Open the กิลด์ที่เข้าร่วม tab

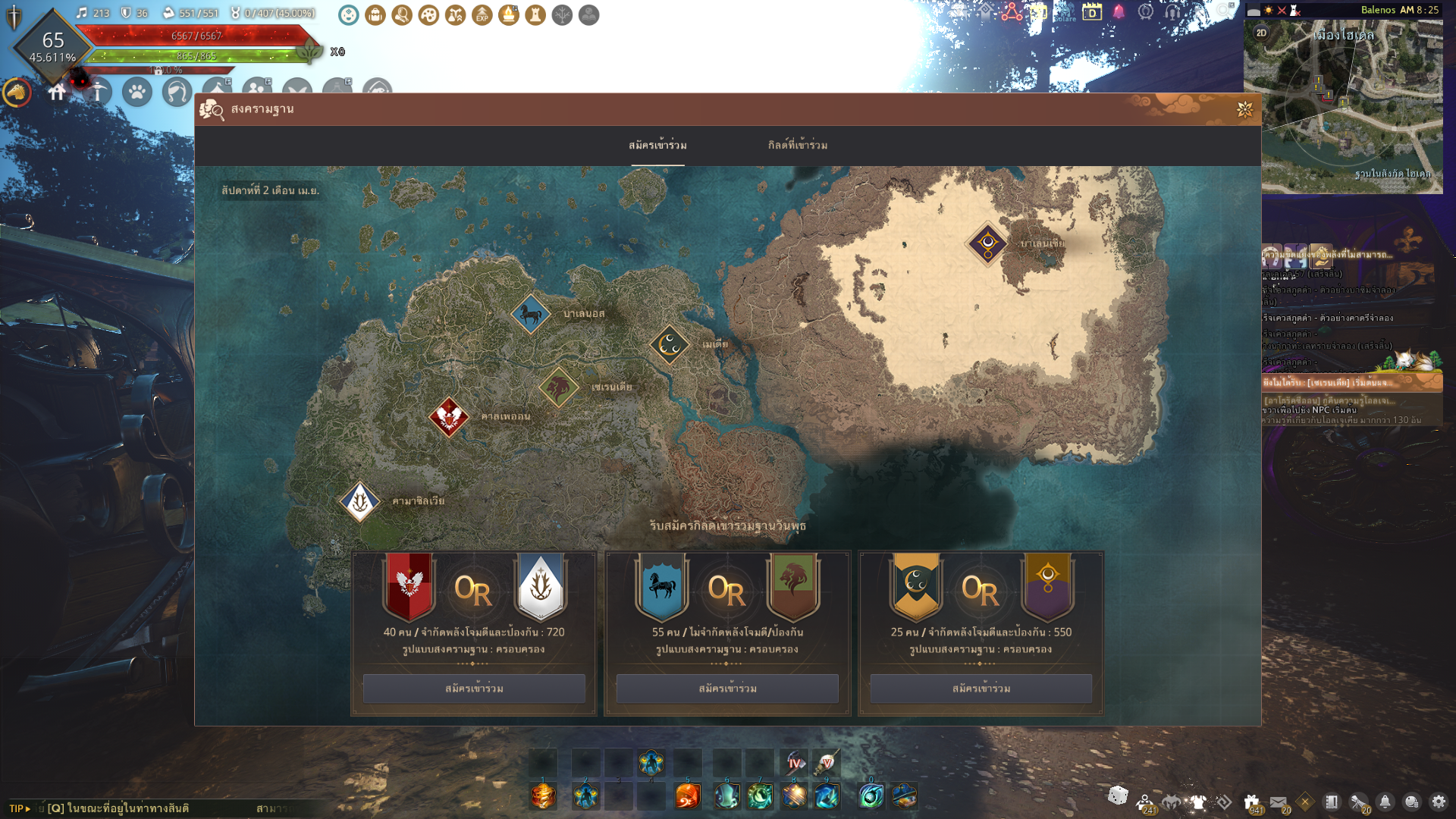pyautogui.click(x=797, y=145)
